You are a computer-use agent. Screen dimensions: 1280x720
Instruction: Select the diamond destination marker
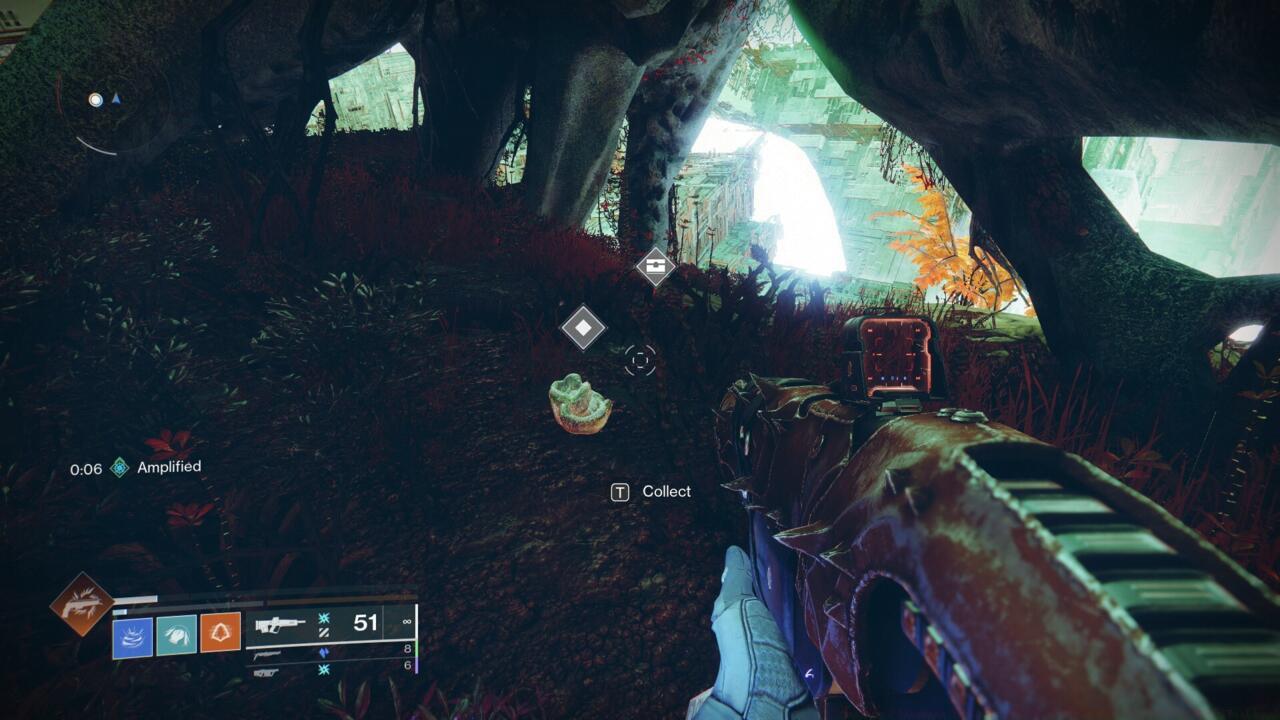pos(586,325)
